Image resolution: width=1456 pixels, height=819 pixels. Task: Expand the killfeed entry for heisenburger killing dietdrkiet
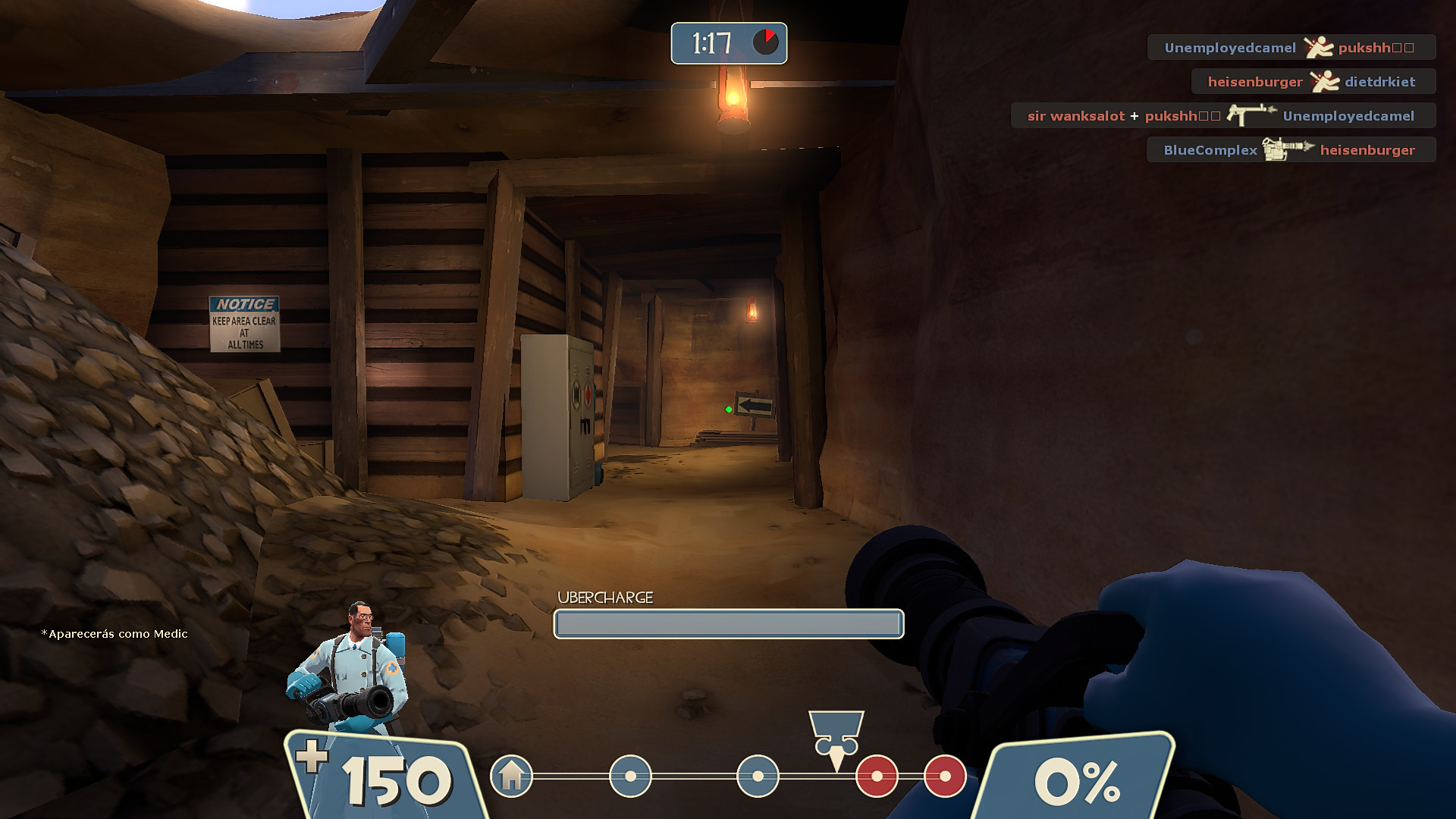tap(1313, 81)
